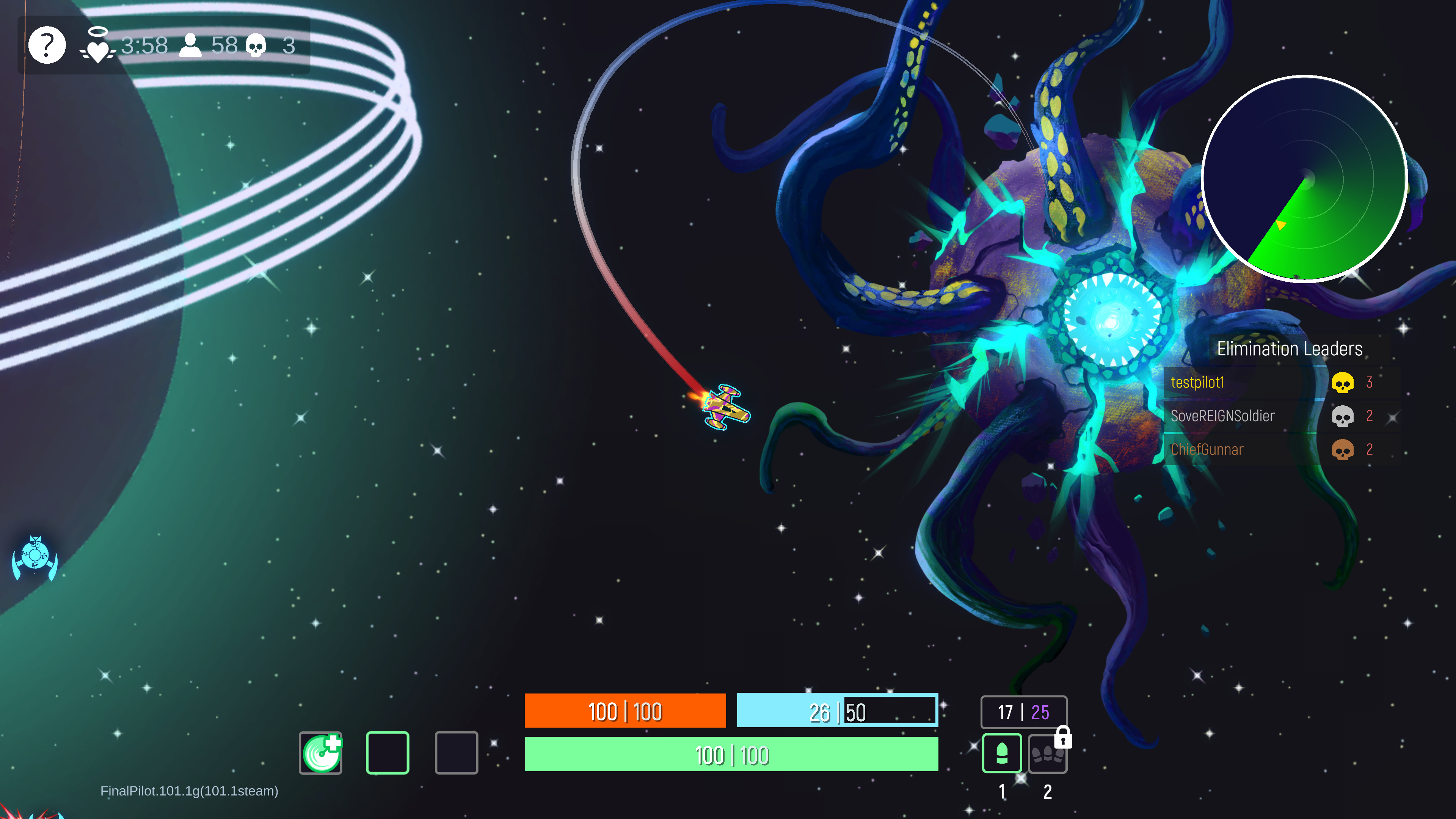Click the footsteps icon in locked slot 2
Image resolution: width=1456 pixels, height=819 pixels.
click(1048, 756)
